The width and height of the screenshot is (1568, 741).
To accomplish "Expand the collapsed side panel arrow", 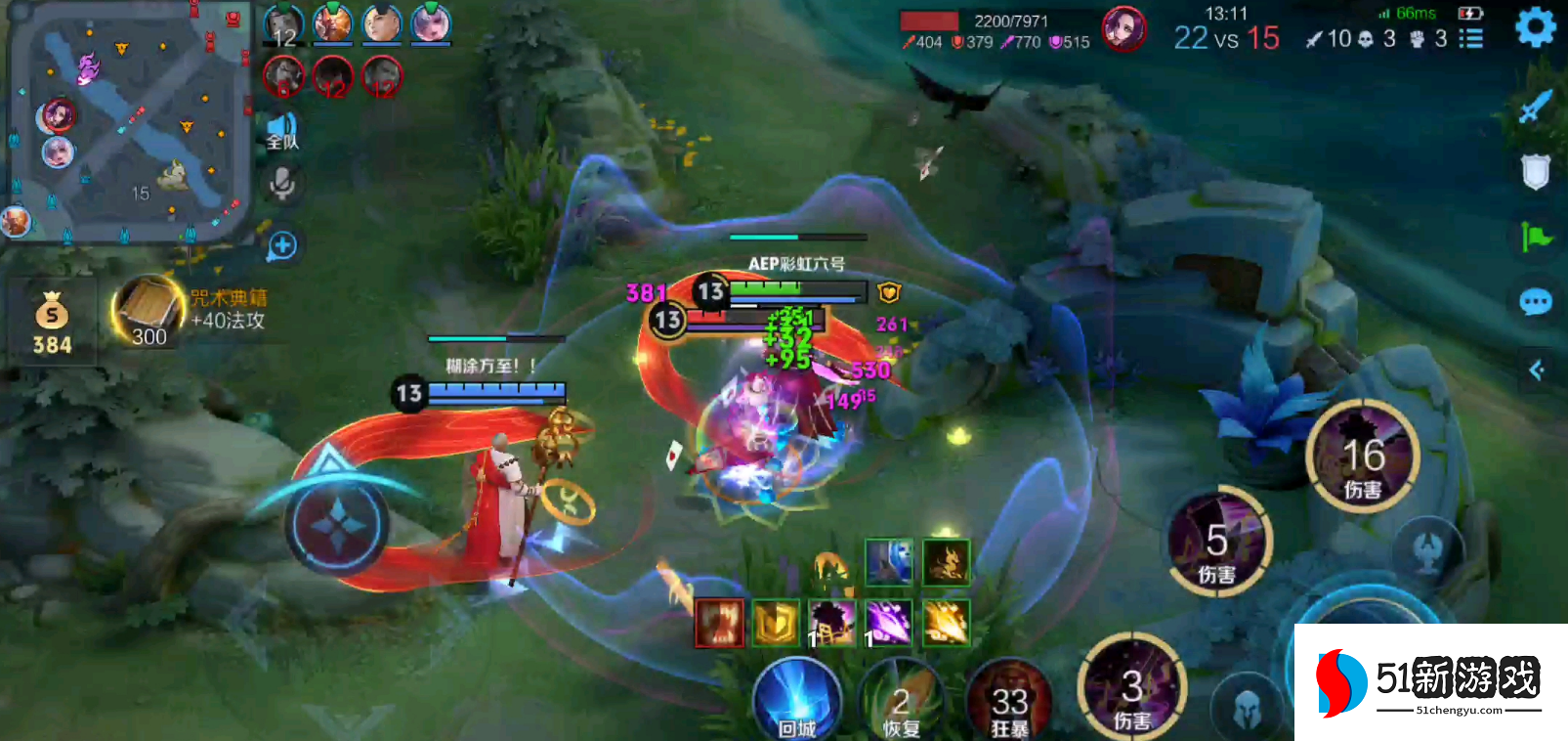I will coord(1536,370).
